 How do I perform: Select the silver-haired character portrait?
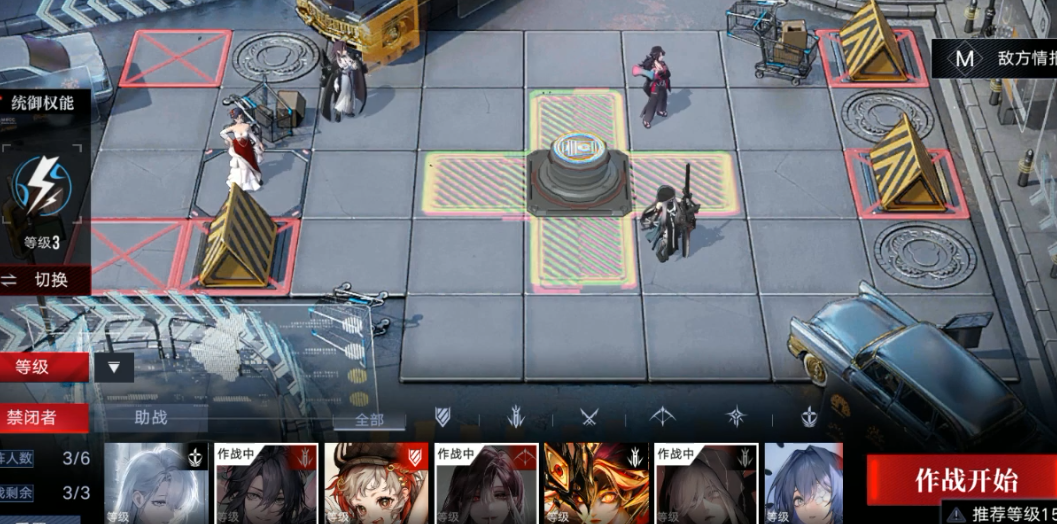pos(156,484)
